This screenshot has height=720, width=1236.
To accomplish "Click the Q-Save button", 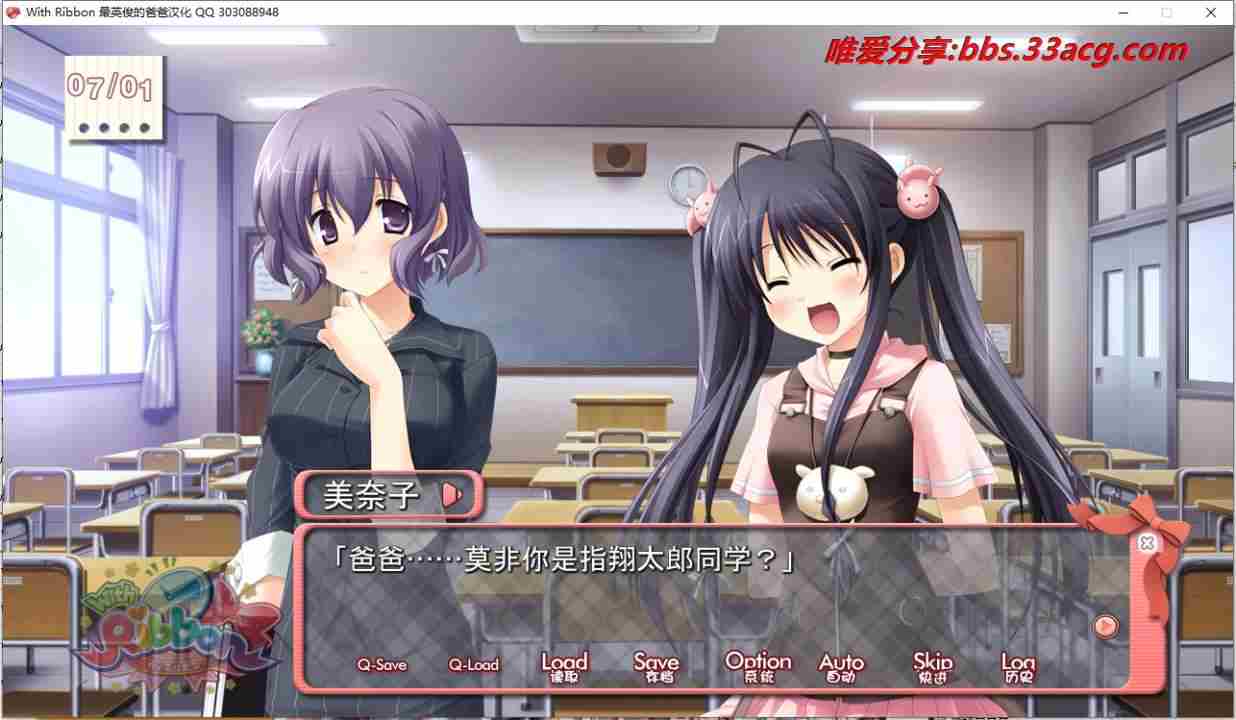I will click(382, 665).
